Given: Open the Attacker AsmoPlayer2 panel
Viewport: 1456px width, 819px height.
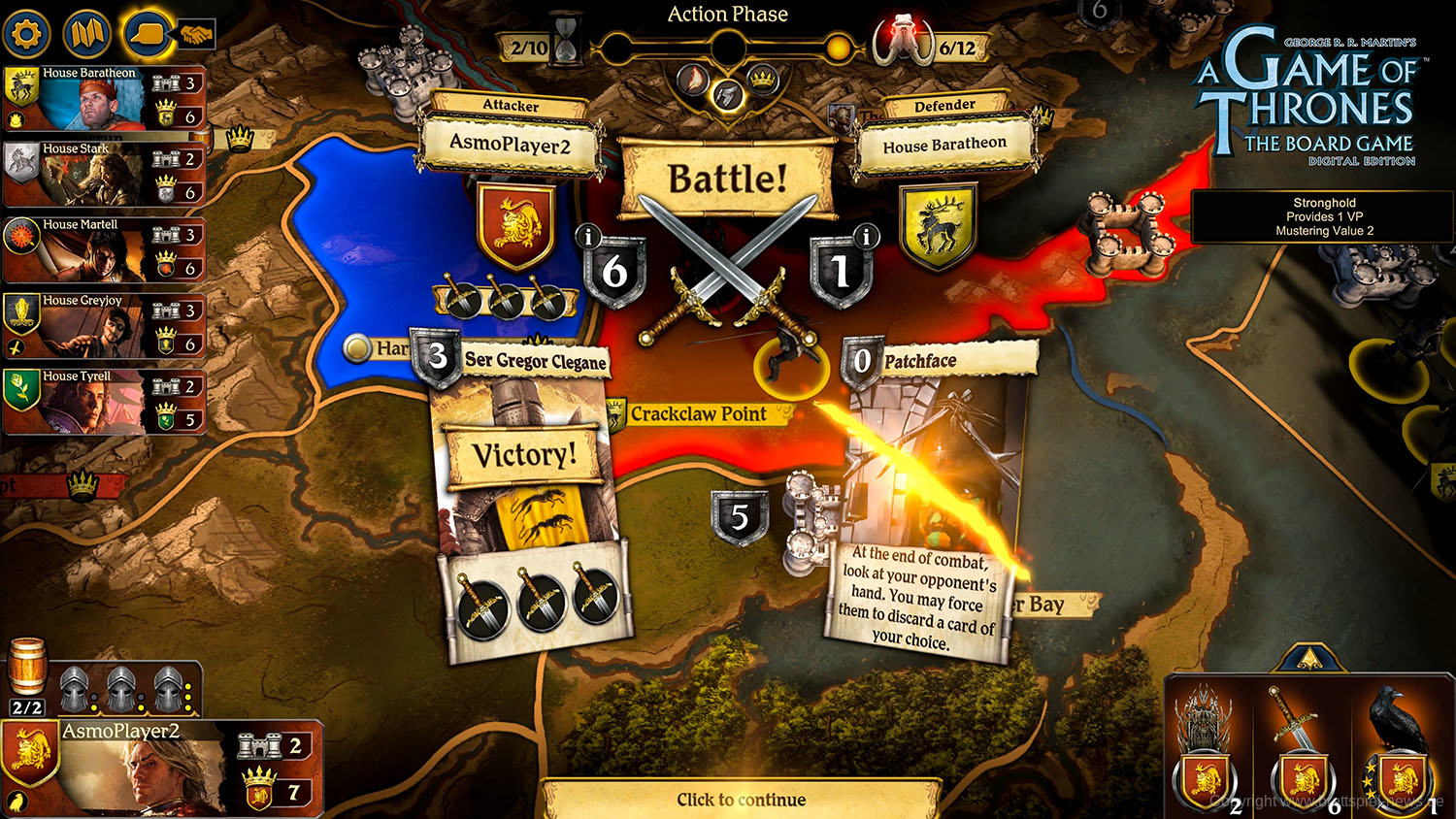Looking at the screenshot, I should pyautogui.click(x=512, y=142).
